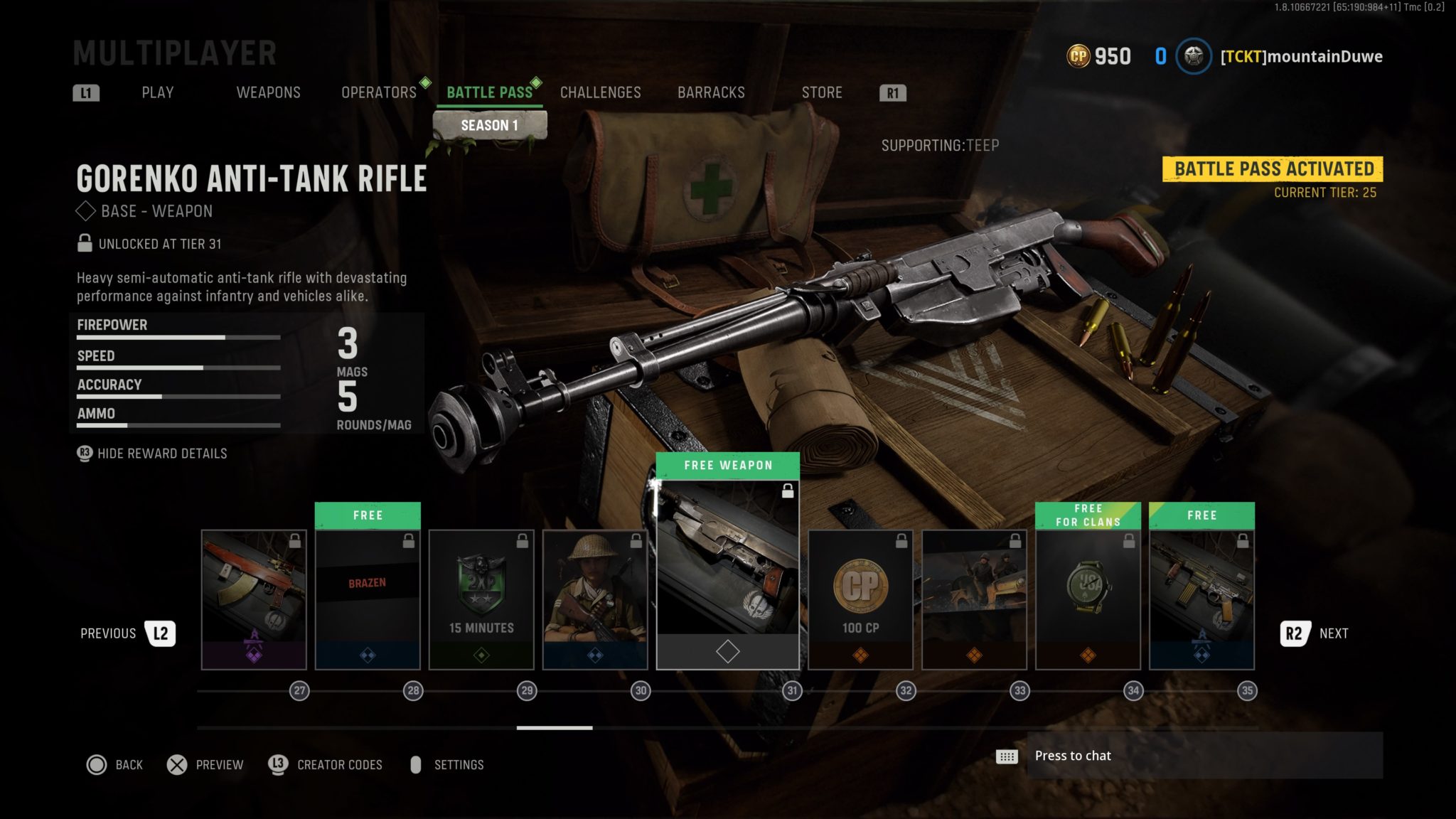The width and height of the screenshot is (1456, 819).
Task: Select the tier 32 100 CP reward card
Action: [860, 597]
